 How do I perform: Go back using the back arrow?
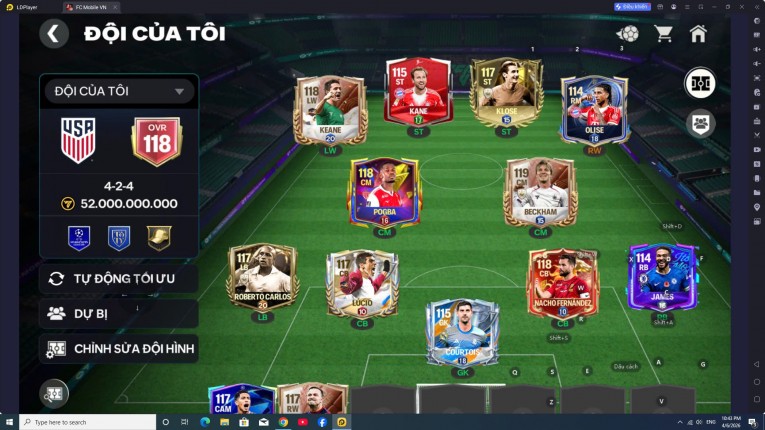54,33
